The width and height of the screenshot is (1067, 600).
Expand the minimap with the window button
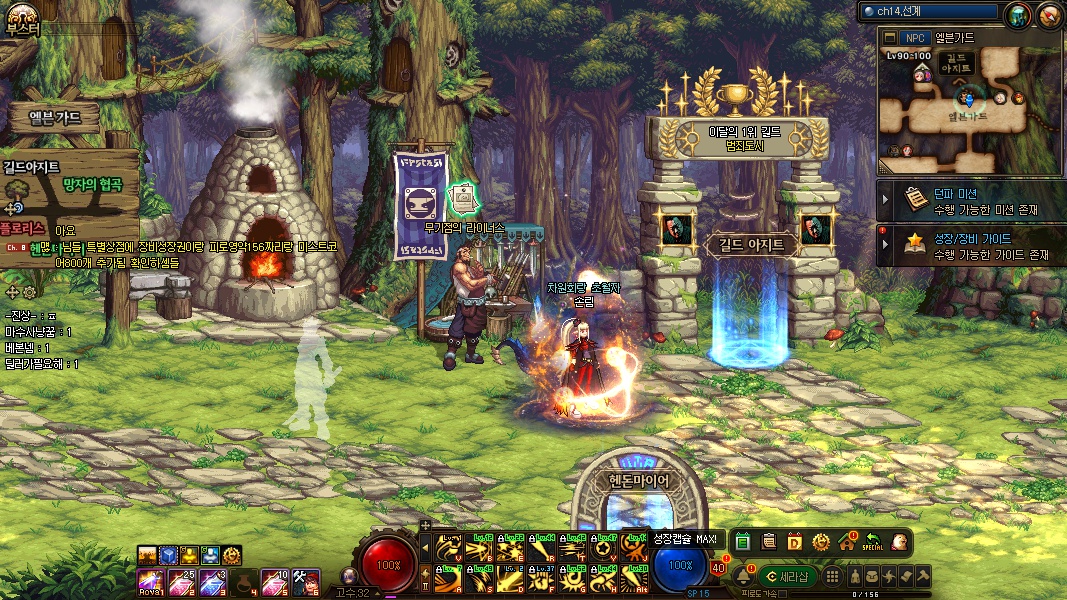(x=890, y=37)
